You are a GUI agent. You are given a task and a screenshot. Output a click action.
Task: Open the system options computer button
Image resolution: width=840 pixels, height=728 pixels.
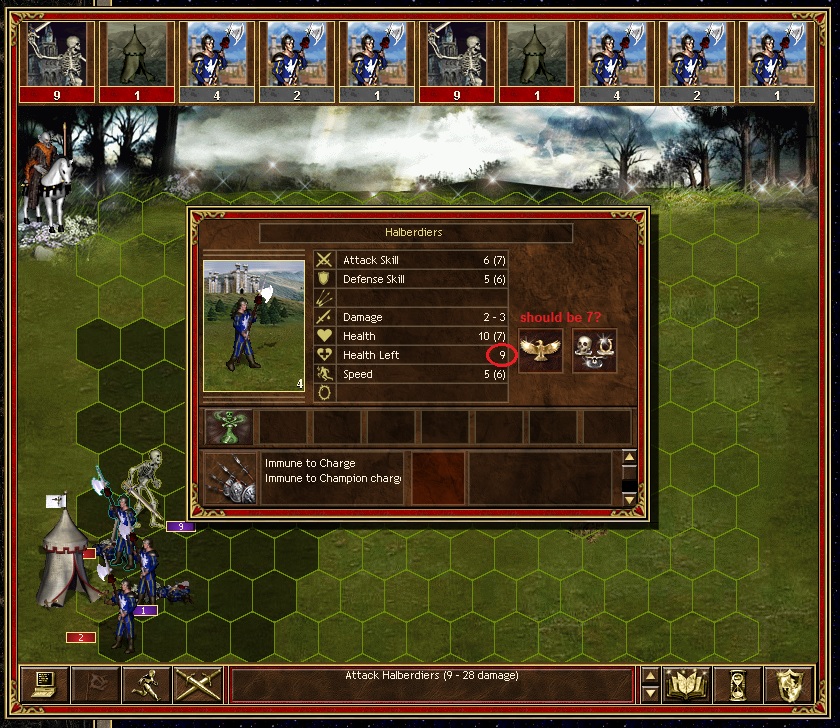(44, 685)
